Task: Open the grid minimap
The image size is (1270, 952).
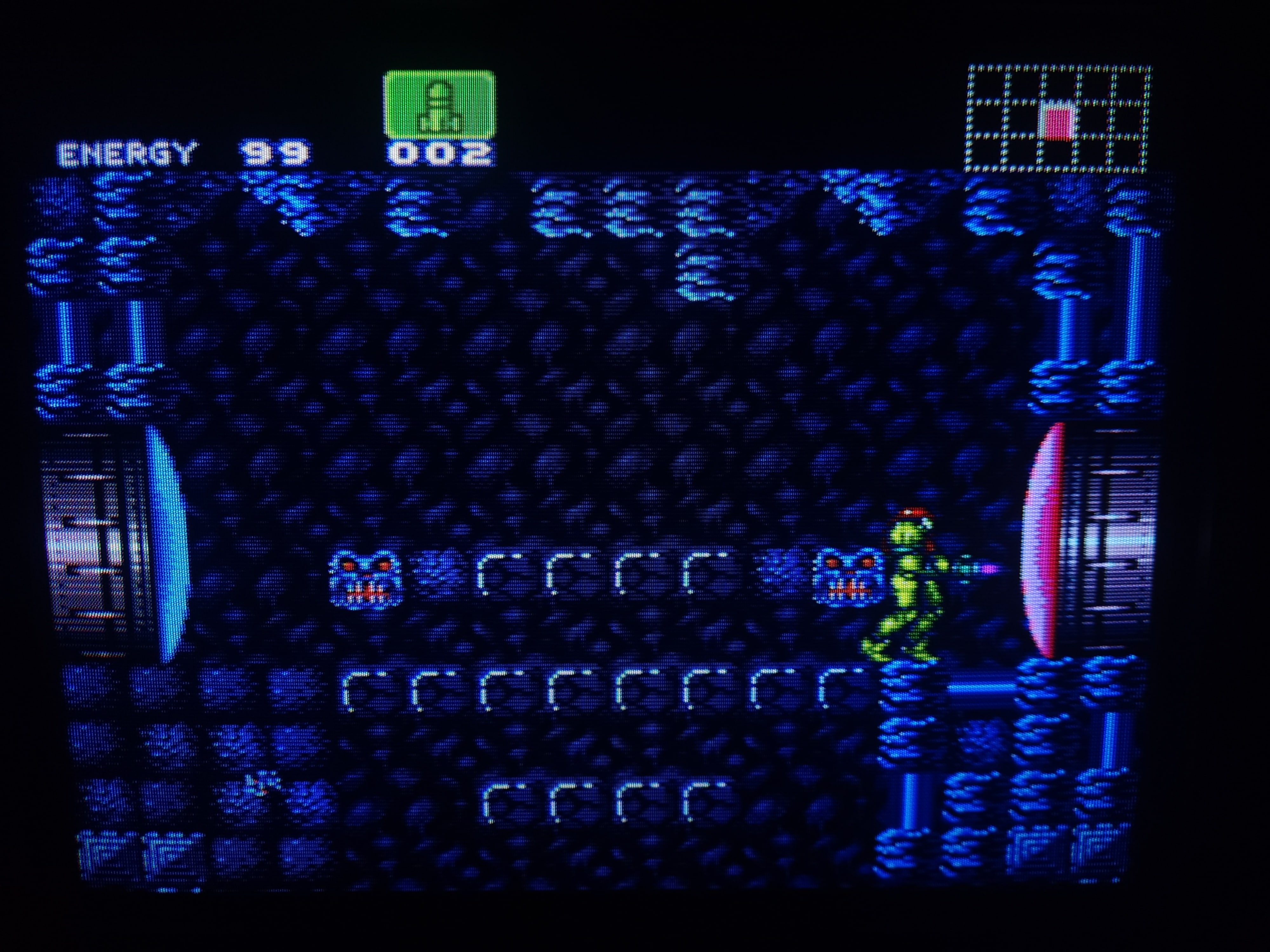Action: tap(1058, 119)
